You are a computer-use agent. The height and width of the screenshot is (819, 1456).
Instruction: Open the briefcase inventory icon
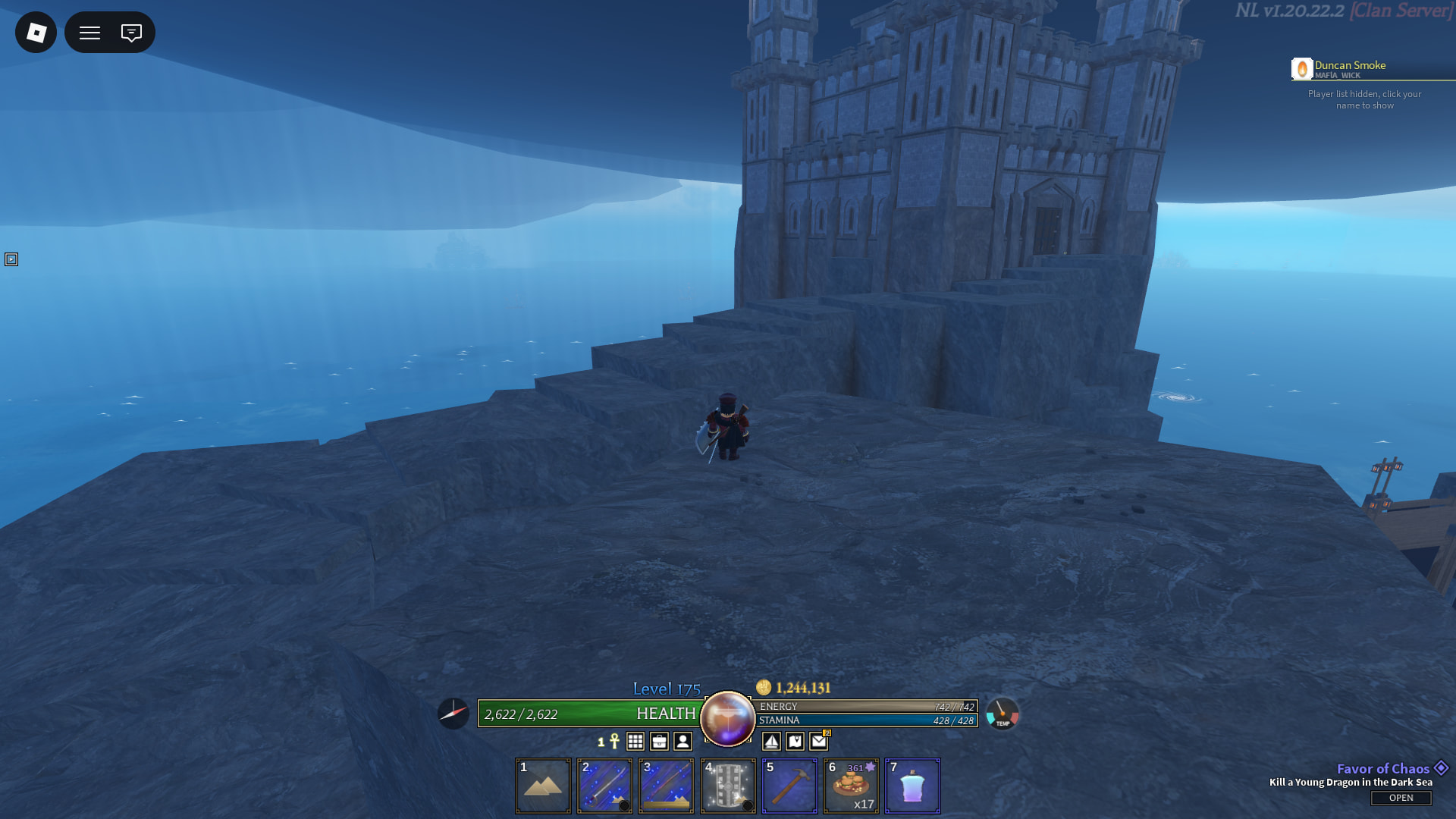click(x=659, y=742)
